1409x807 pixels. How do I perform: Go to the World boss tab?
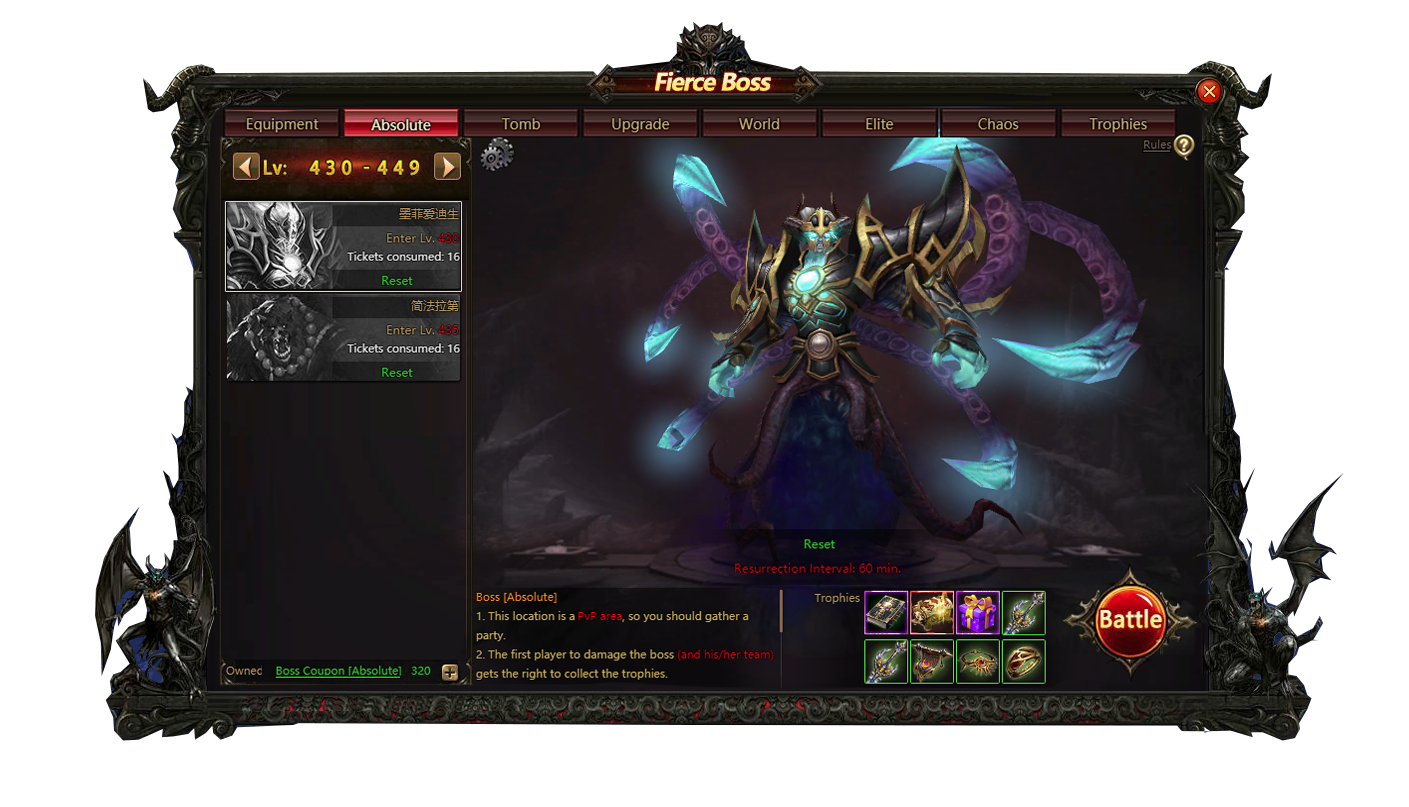pyautogui.click(x=759, y=124)
